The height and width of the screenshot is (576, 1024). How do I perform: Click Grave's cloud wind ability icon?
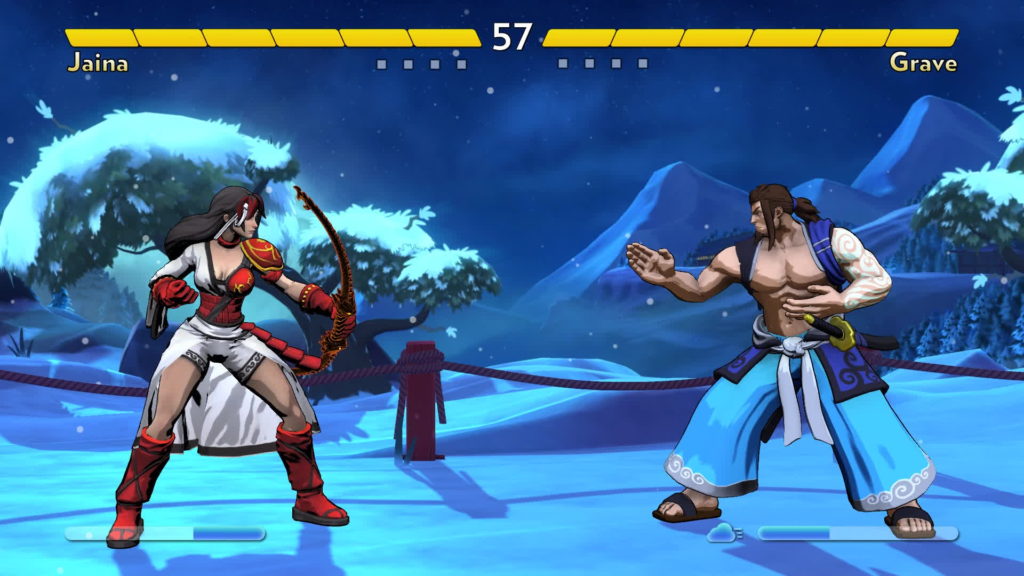tap(724, 534)
